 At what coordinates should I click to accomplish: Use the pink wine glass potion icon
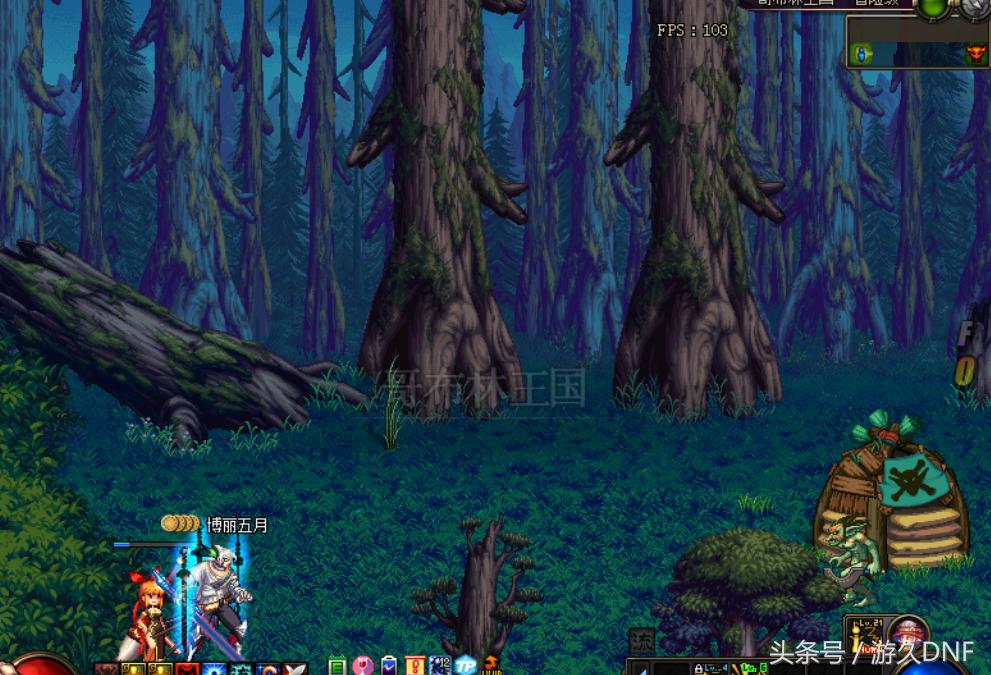(364, 665)
